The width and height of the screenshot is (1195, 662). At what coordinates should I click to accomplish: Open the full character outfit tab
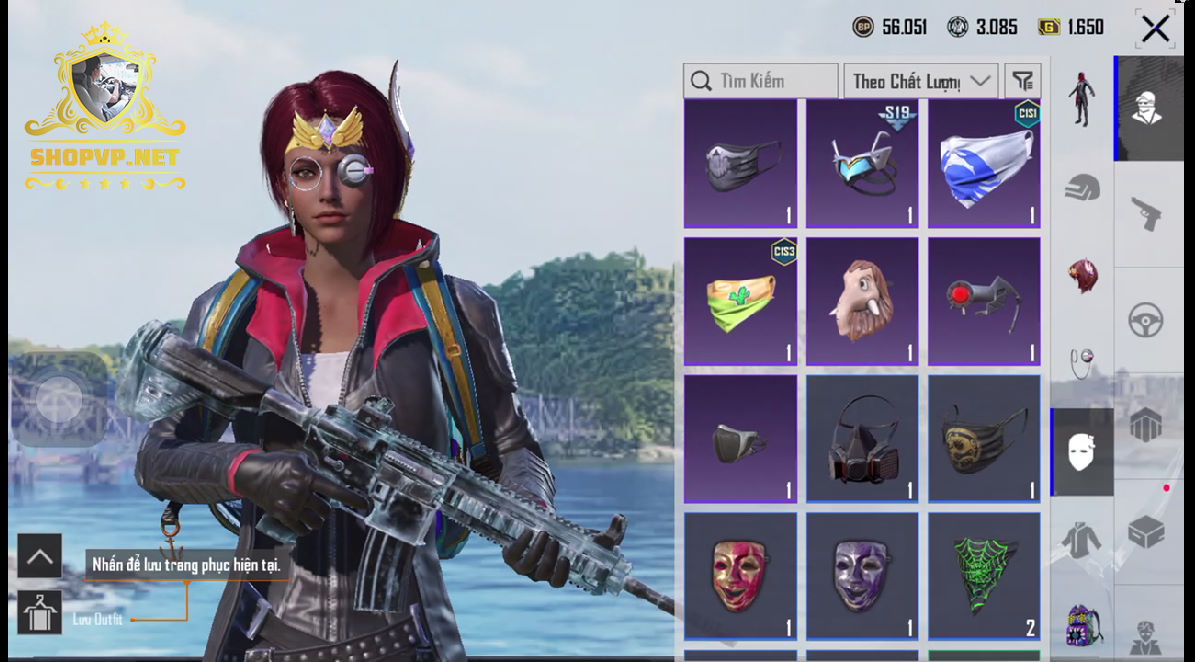pos(1082,100)
